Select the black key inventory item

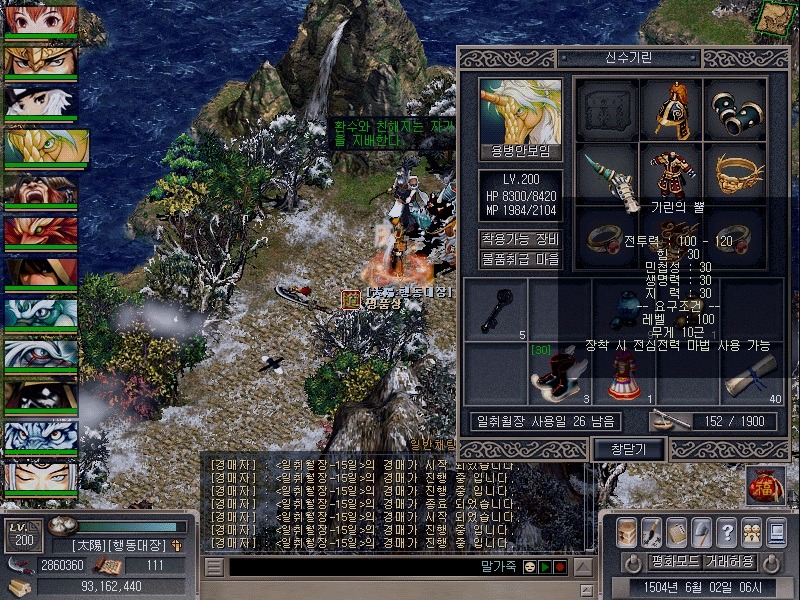click(496, 309)
